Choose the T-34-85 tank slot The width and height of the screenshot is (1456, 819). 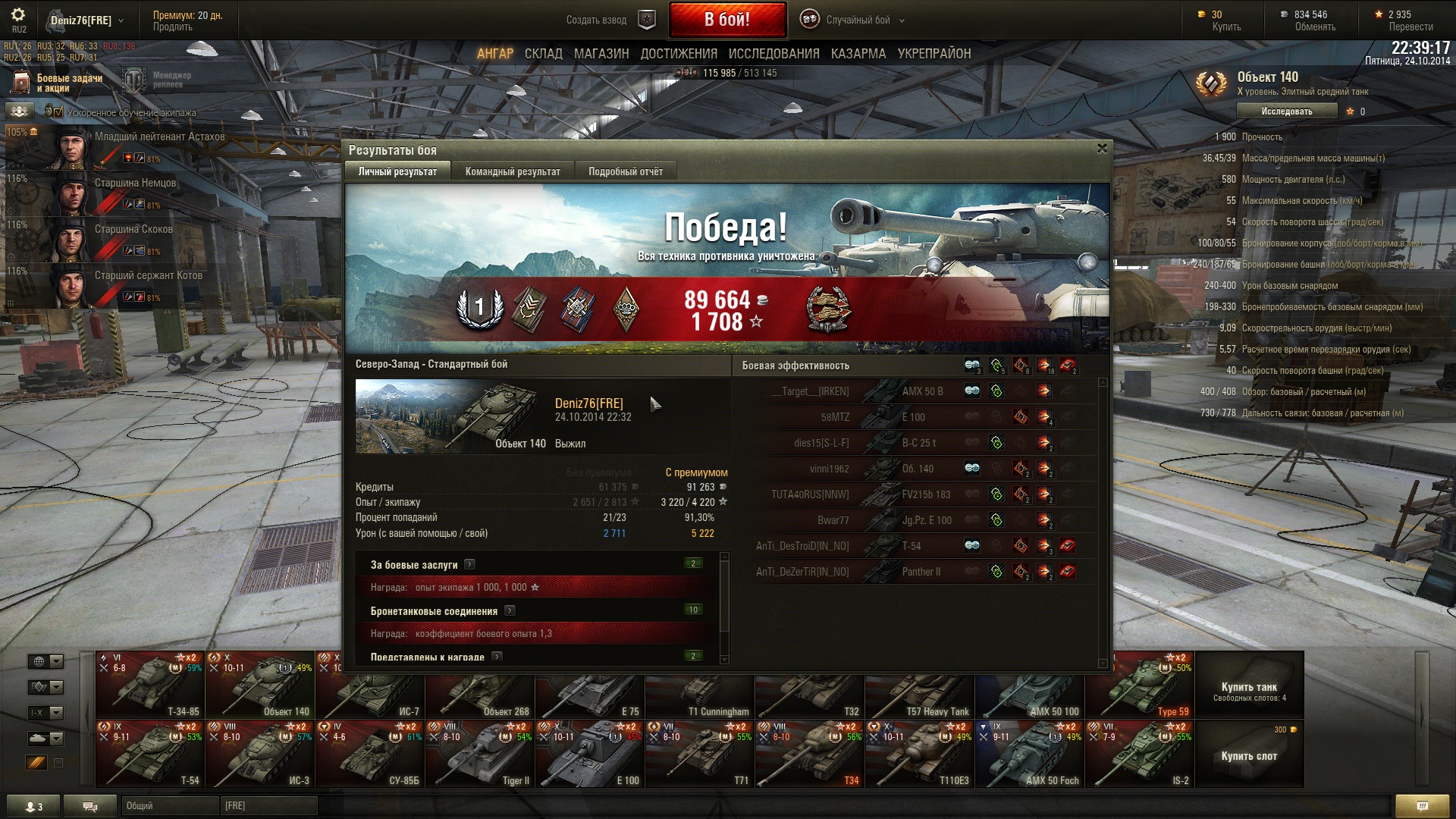[x=150, y=685]
